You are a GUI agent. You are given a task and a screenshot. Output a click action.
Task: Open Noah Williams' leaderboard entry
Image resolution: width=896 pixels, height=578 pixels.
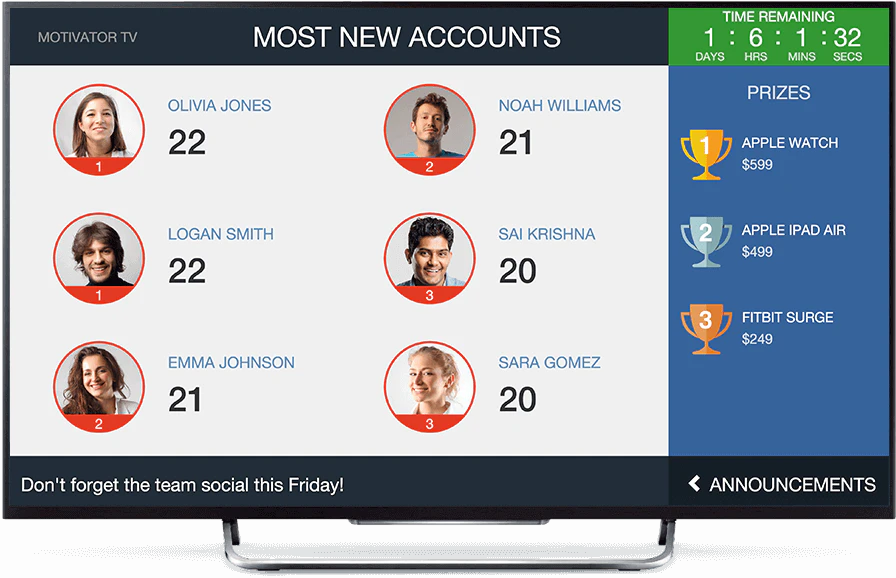pos(559,106)
